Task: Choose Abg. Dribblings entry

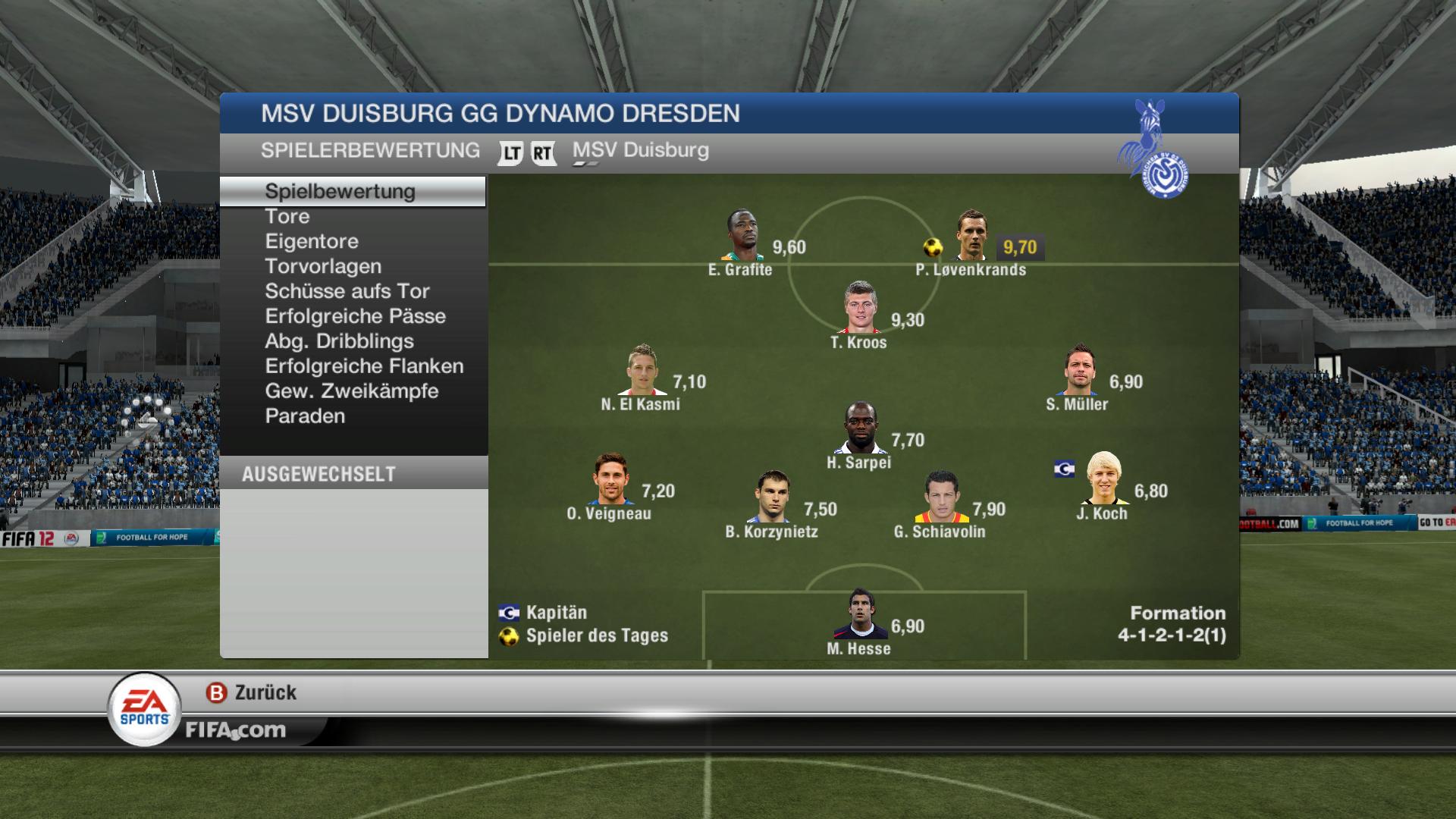Action: [x=339, y=342]
